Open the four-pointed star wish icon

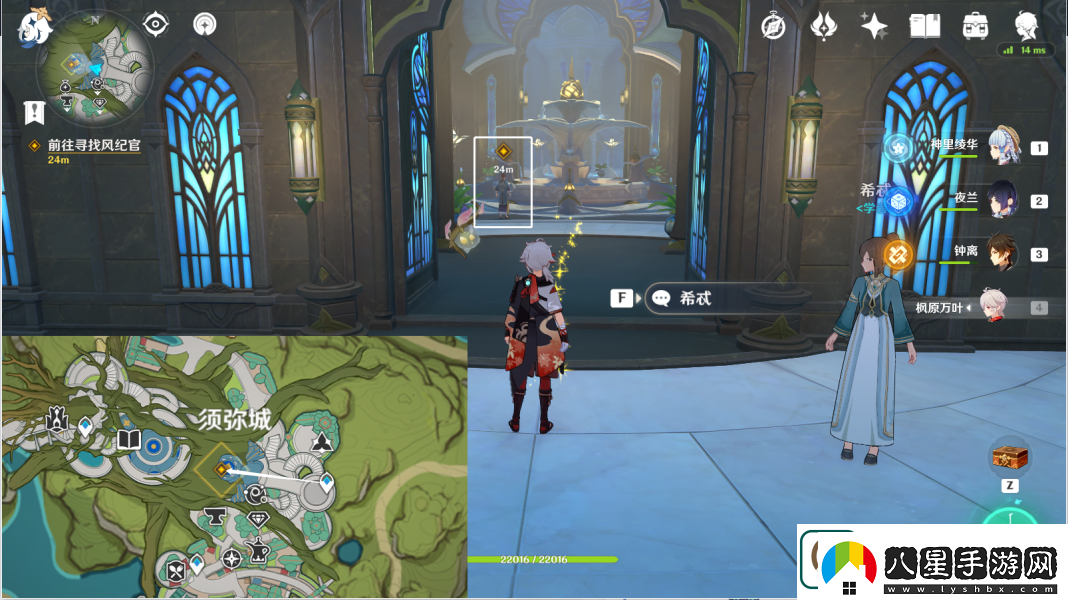pyautogui.click(x=874, y=26)
